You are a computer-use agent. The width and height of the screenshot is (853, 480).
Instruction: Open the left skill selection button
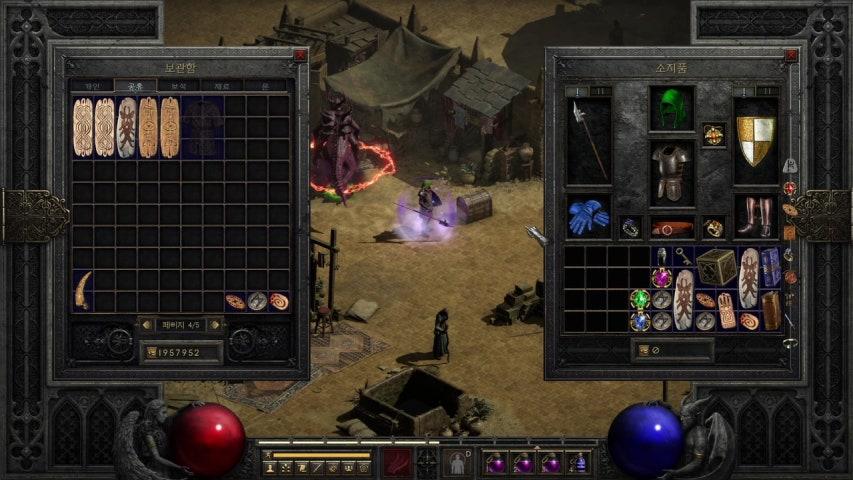click(x=398, y=462)
